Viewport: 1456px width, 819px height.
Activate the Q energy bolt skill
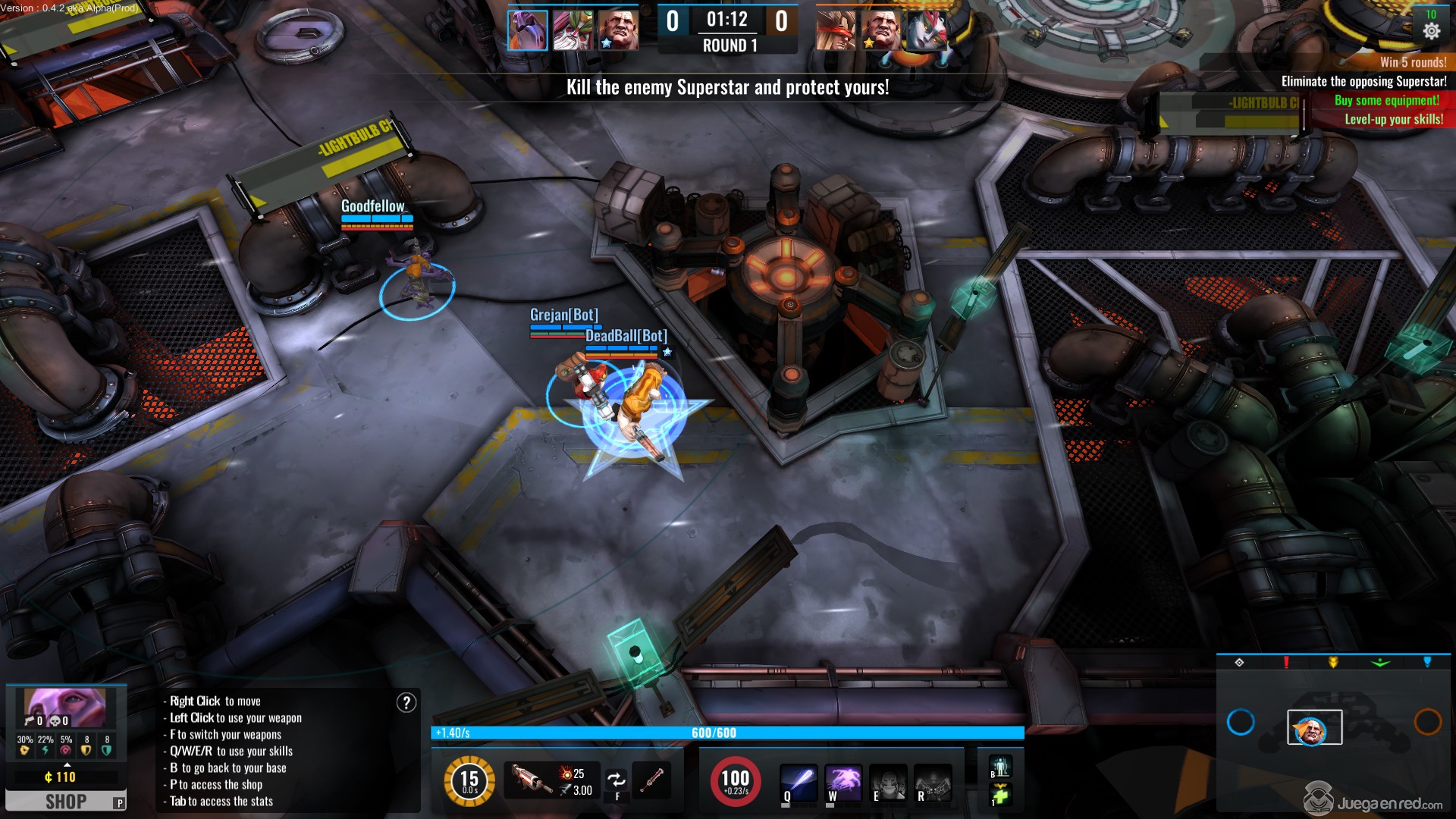coord(799,782)
